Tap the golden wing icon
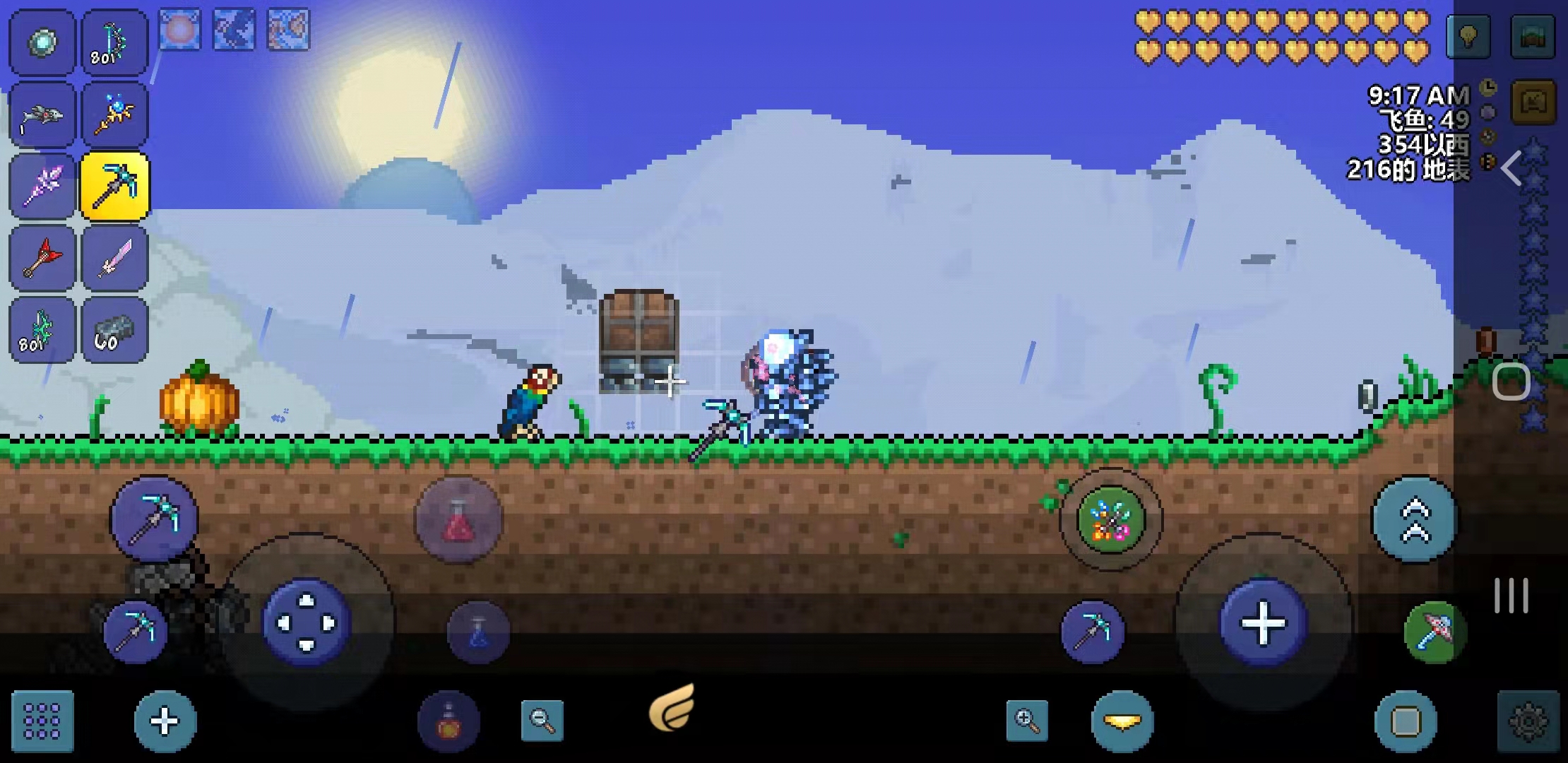1568x763 pixels. (672, 707)
